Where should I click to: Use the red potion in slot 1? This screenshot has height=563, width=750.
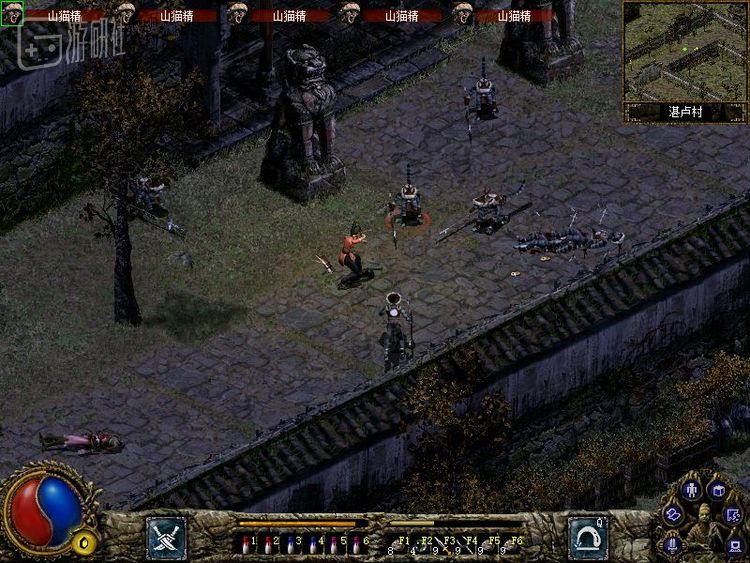tap(246, 544)
